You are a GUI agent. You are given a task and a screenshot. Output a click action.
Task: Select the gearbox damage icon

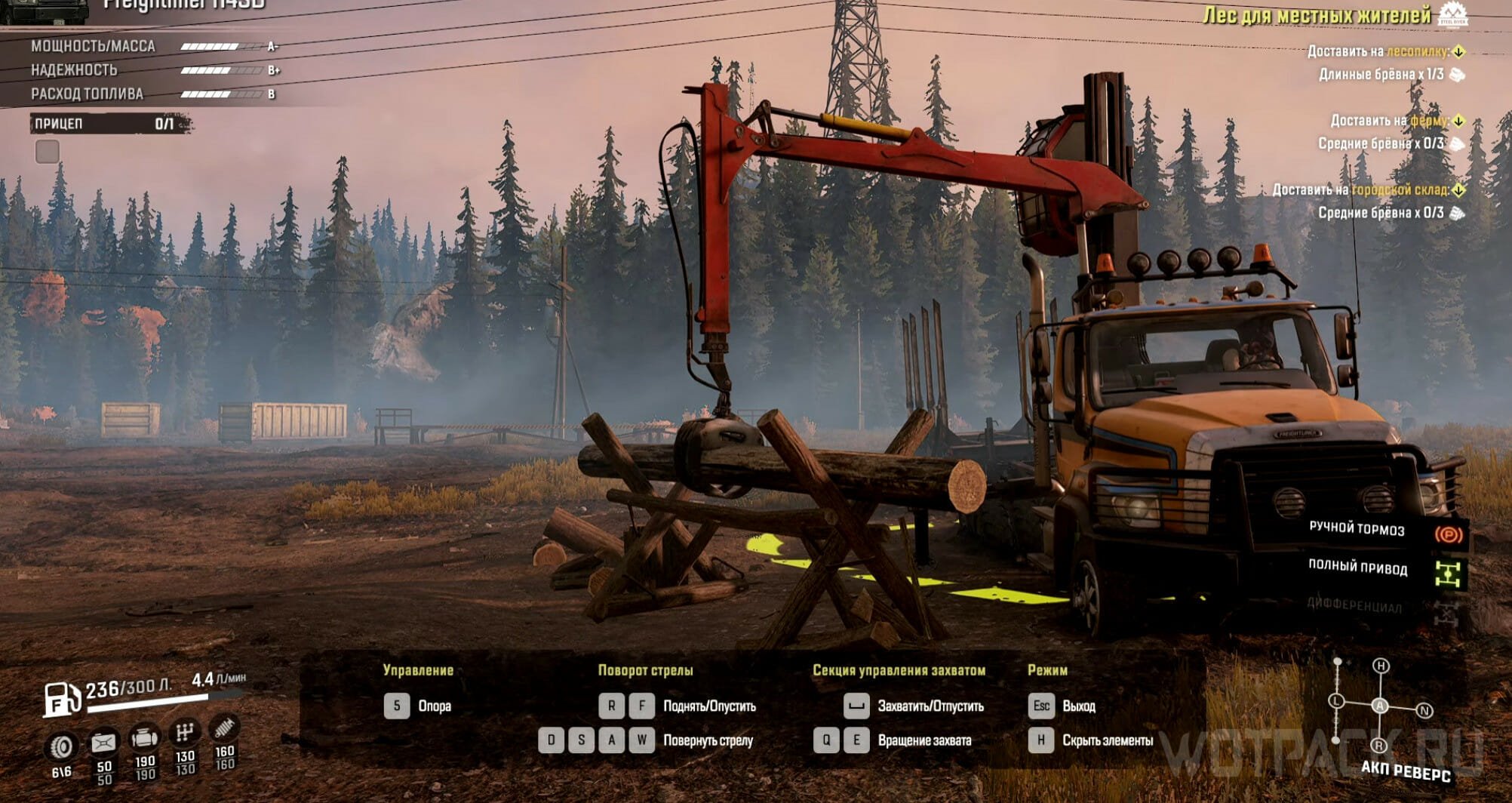[x=185, y=732]
